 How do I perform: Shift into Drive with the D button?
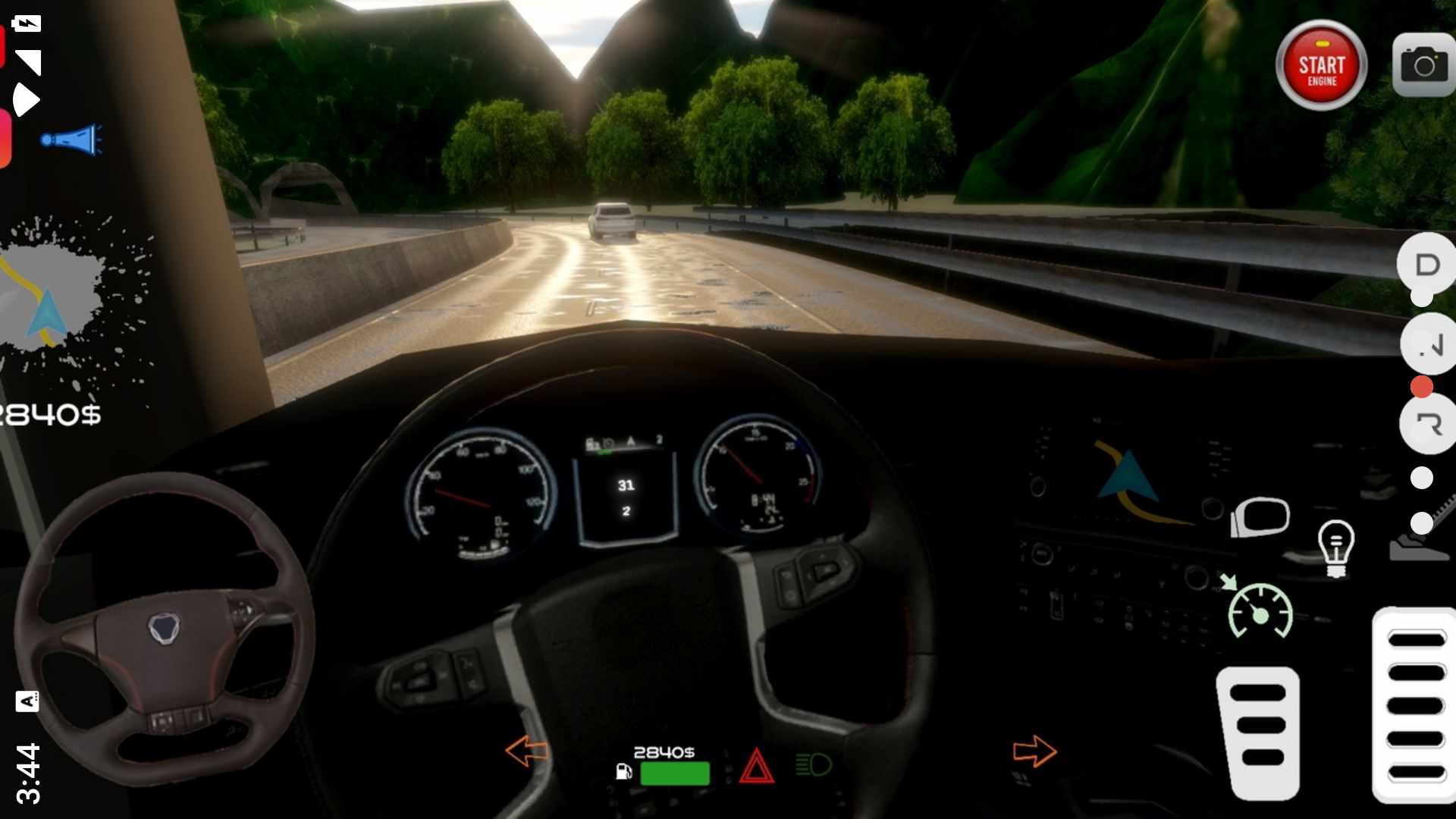pyautogui.click(x=1427, y=265)
